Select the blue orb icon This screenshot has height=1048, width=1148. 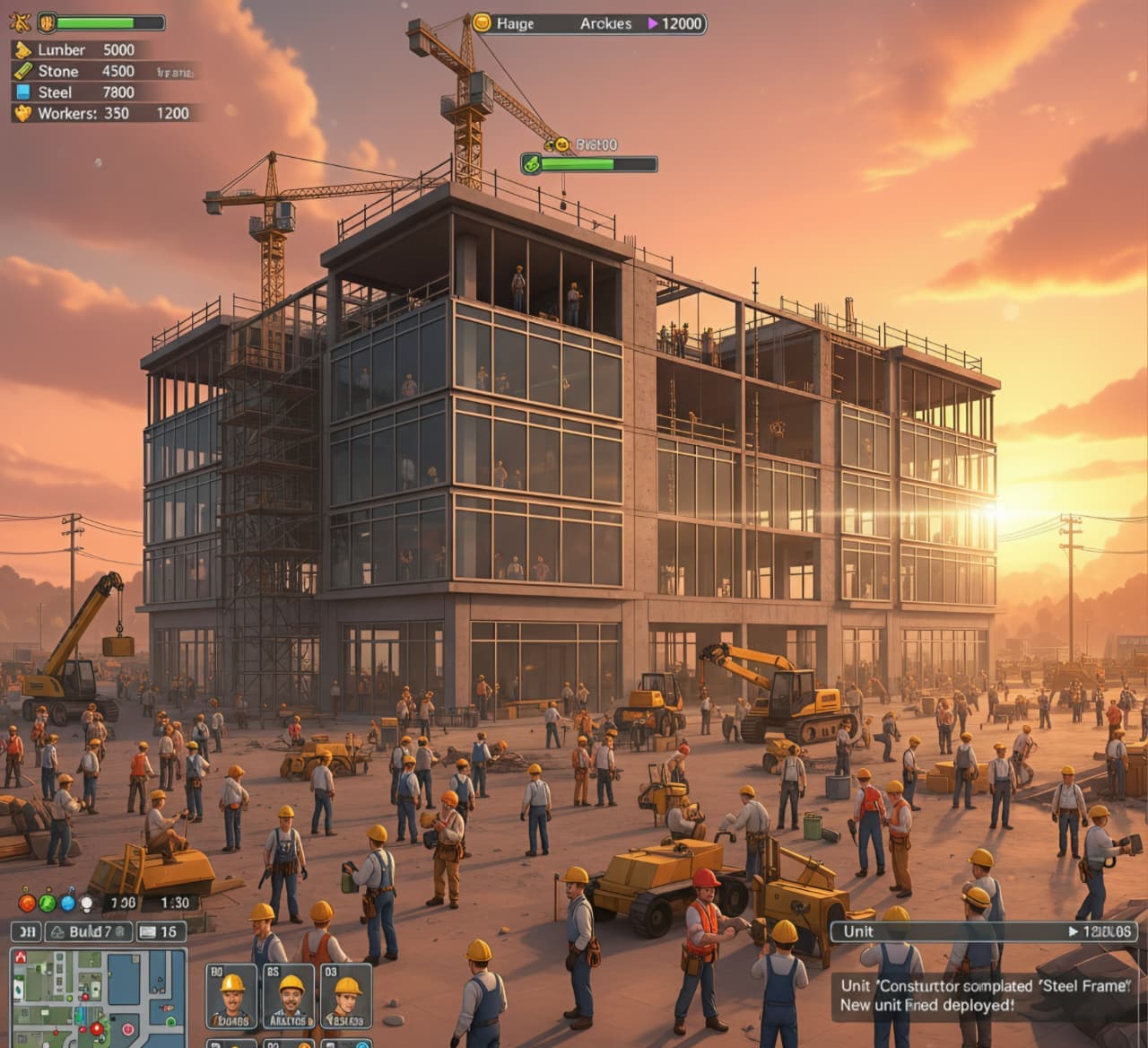click(x=66, y=903)
